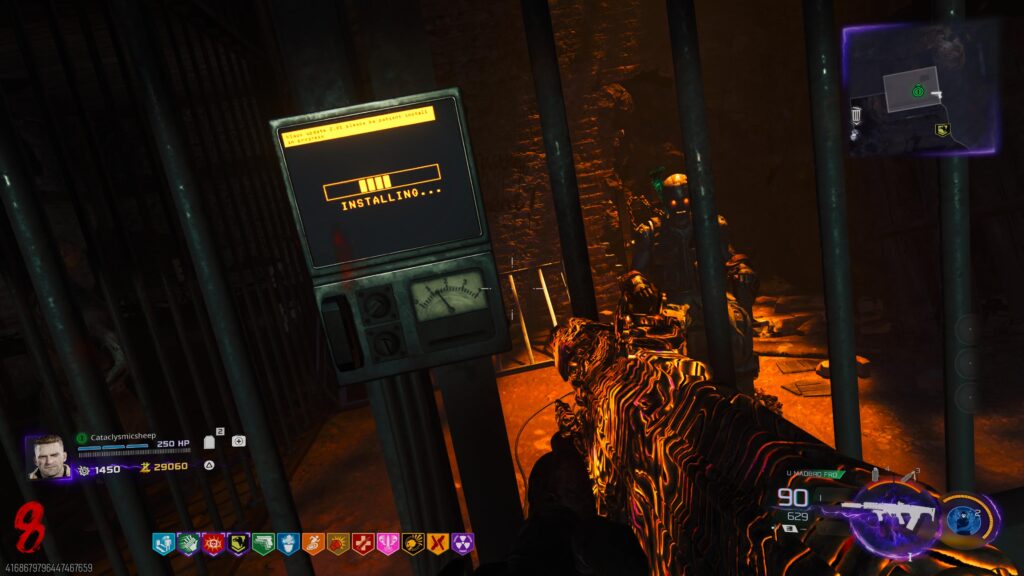Image resolution: width=1024 pixels, height=576 pixels.
Task: Select the canister equipment icon above weapon
Action: tap(875, 474)
